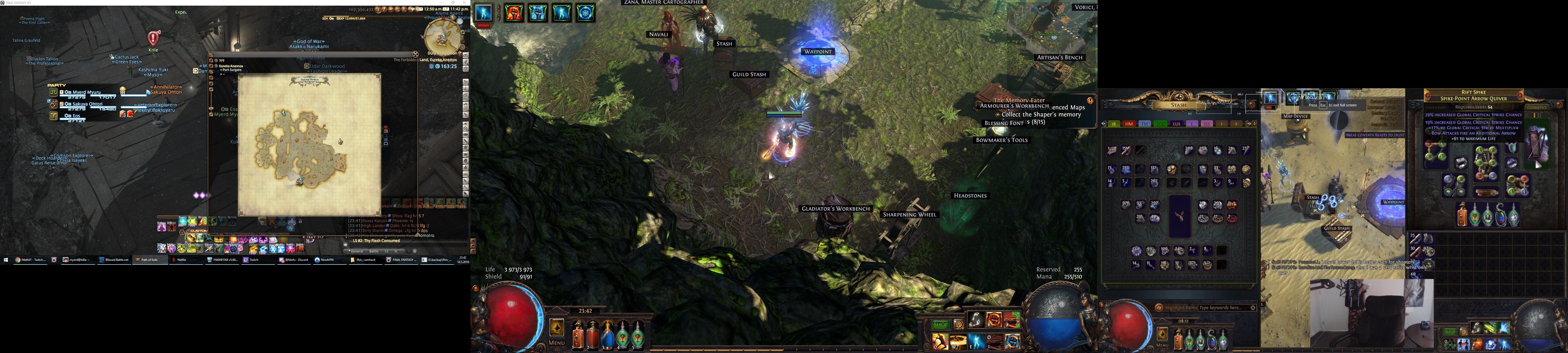Select the red HM stash tab
This screenshot has height=353, width=1568.
pos(1129,124)
